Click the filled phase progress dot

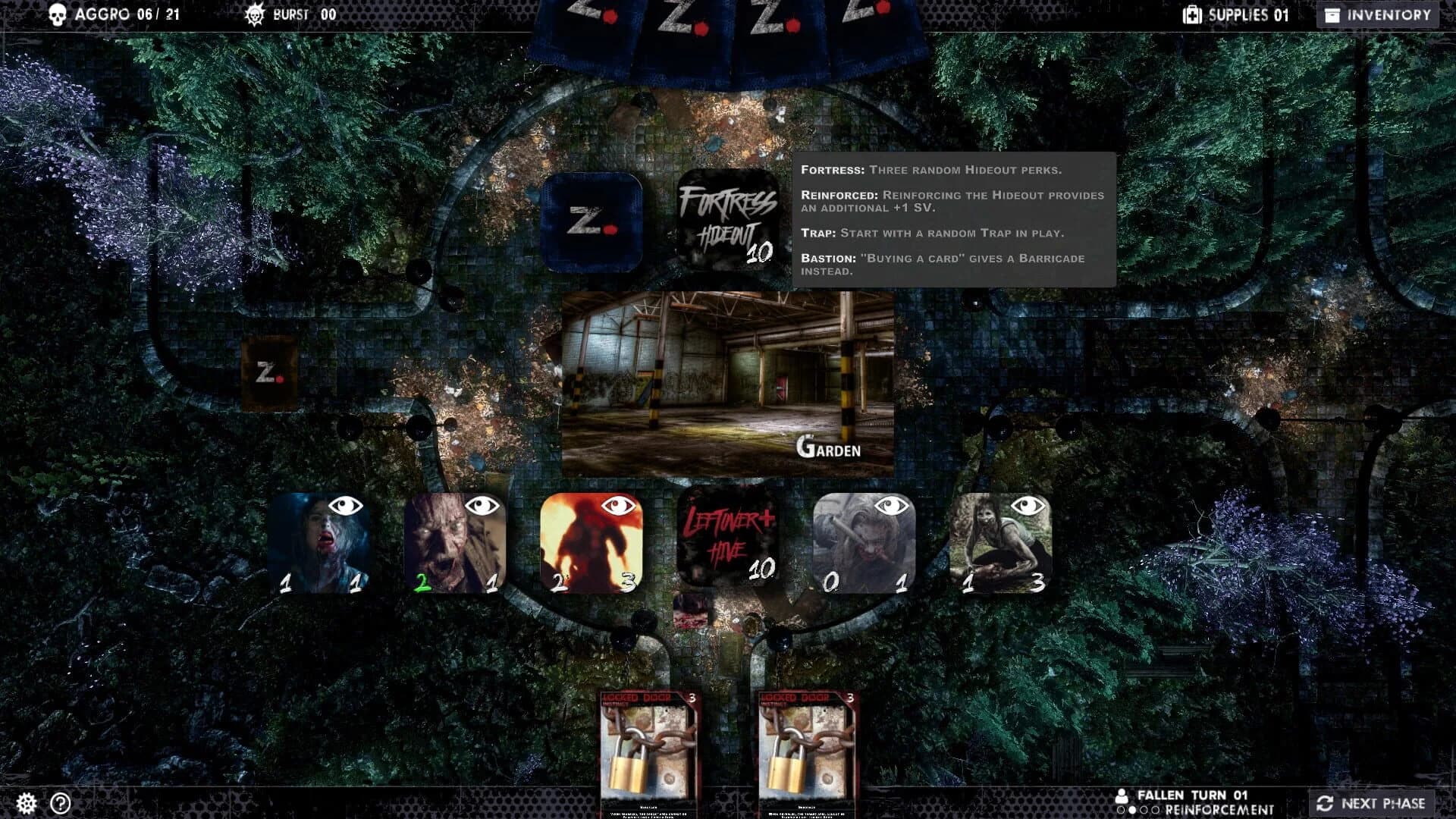1133,811
